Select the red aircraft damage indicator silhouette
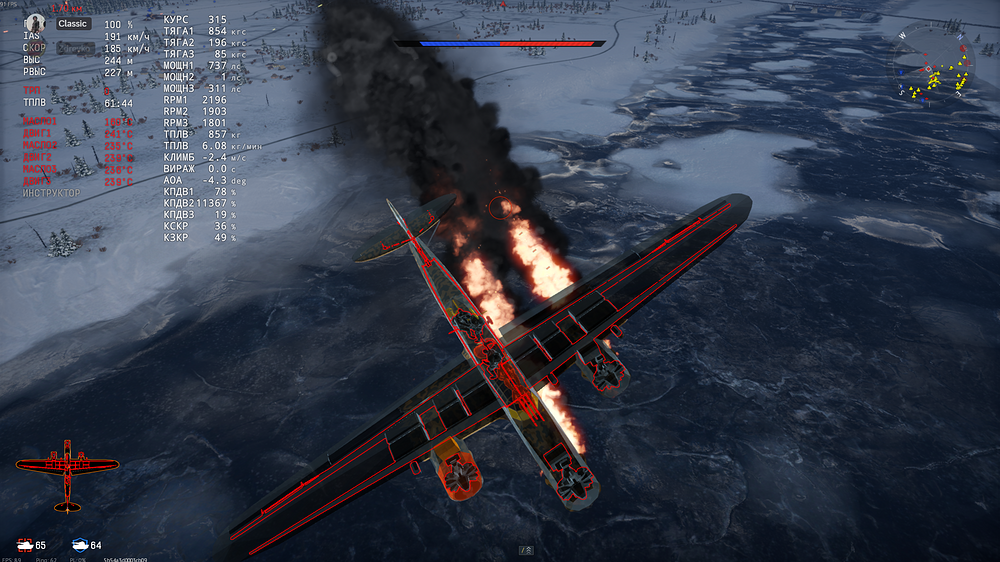 68,471
